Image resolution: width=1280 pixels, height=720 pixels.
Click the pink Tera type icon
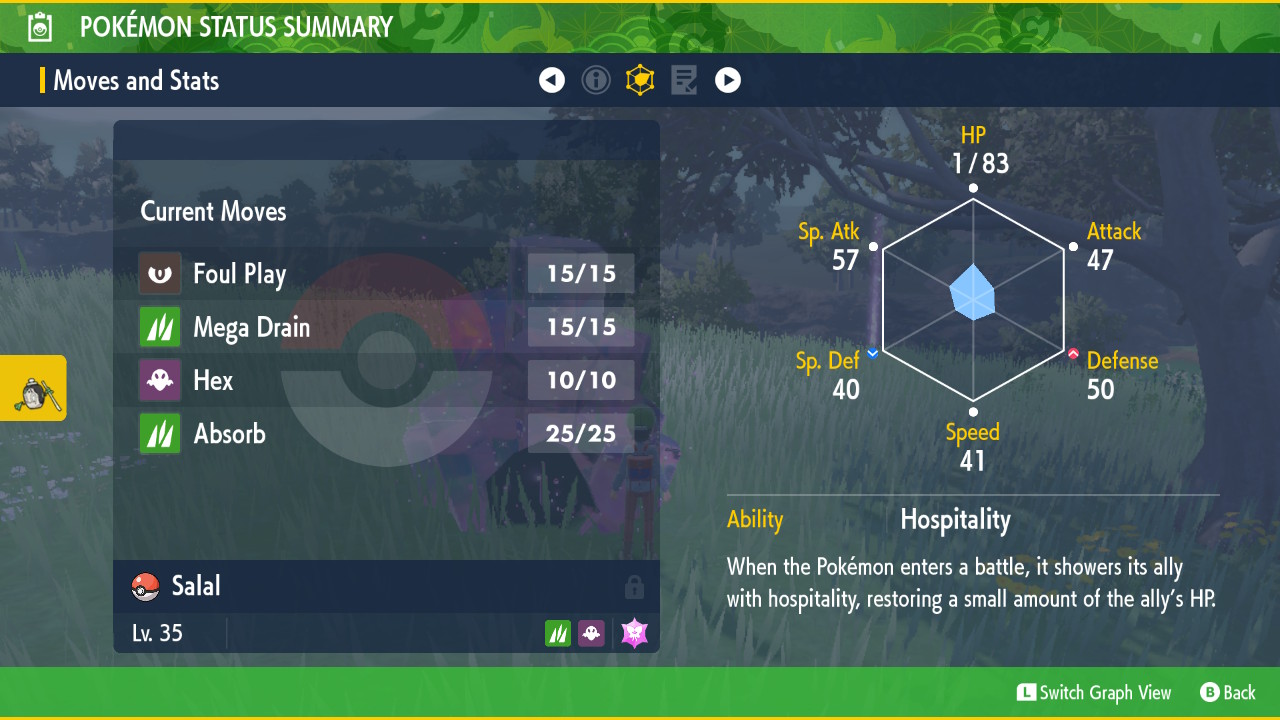[x=635, y=633]
